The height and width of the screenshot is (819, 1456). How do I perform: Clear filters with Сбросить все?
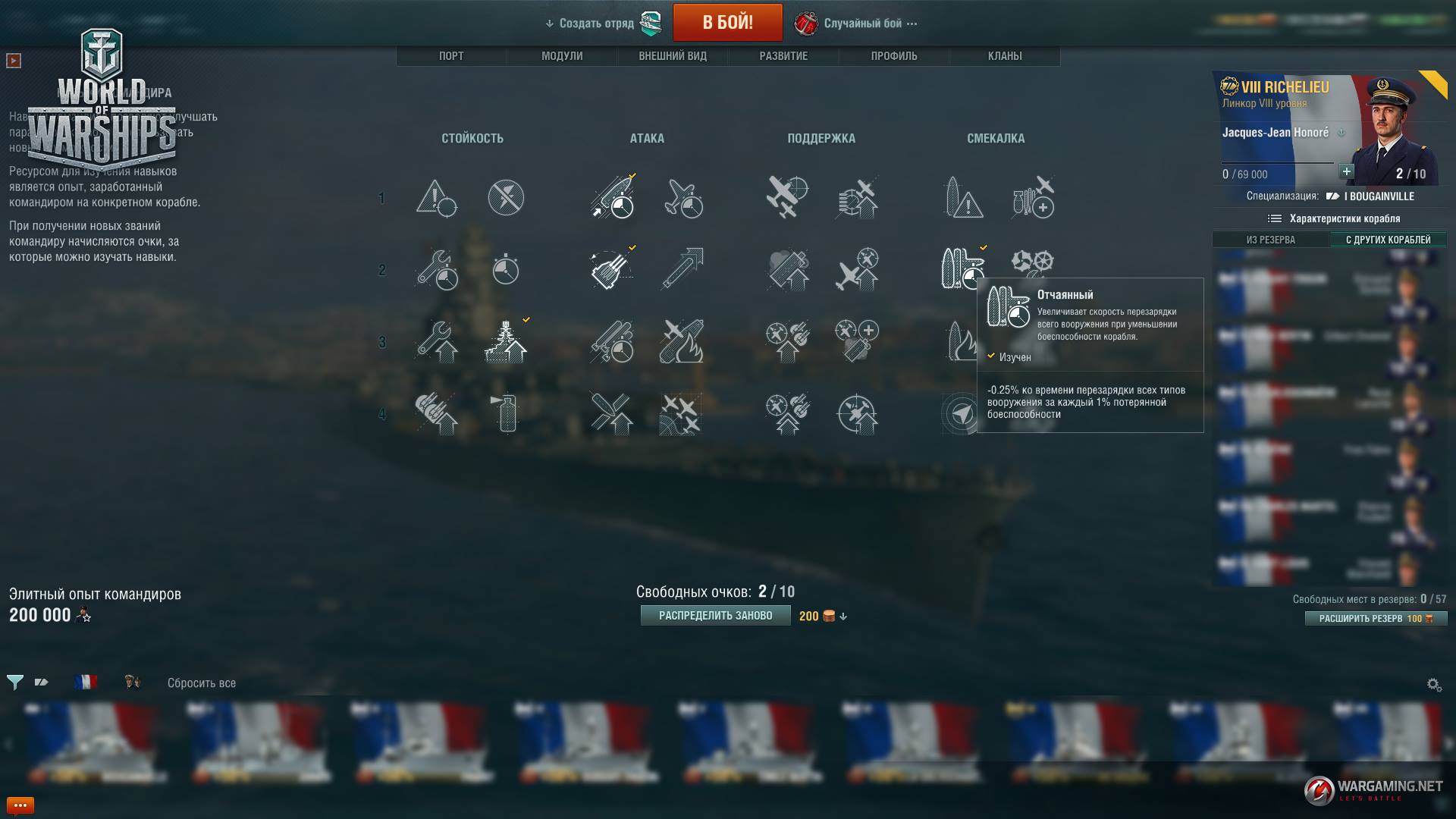tap(202, 683)
